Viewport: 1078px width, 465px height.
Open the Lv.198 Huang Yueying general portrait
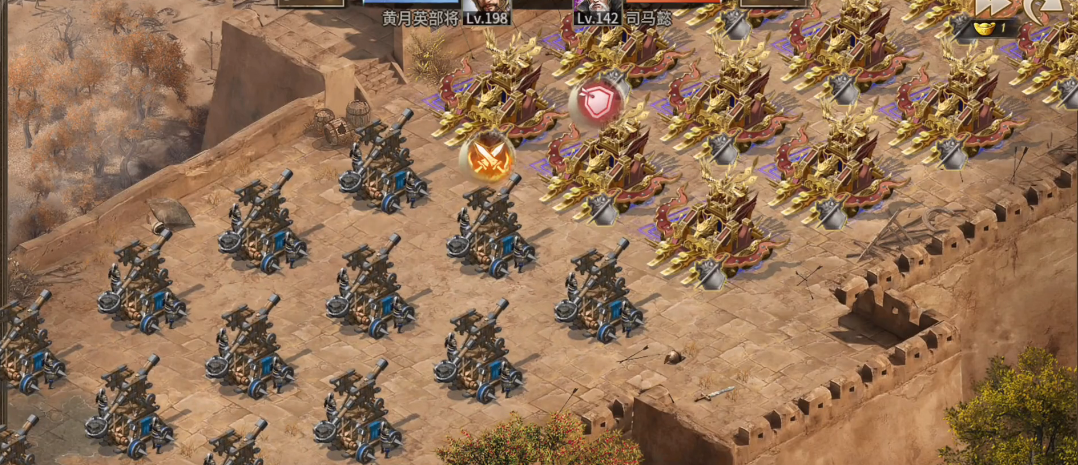486,4
